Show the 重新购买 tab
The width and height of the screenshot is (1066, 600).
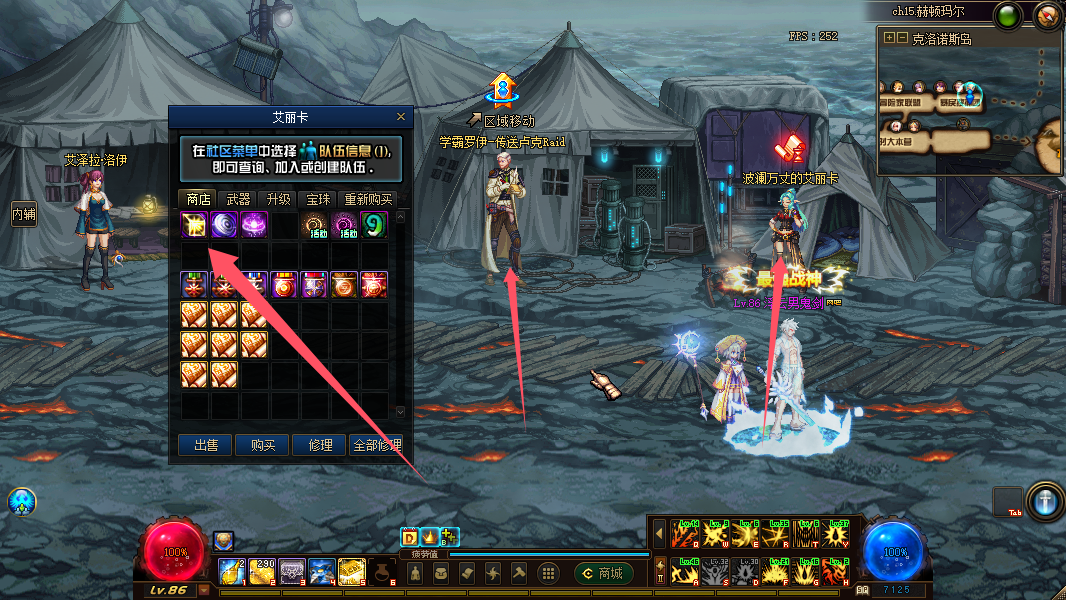(x=367, y=199)
